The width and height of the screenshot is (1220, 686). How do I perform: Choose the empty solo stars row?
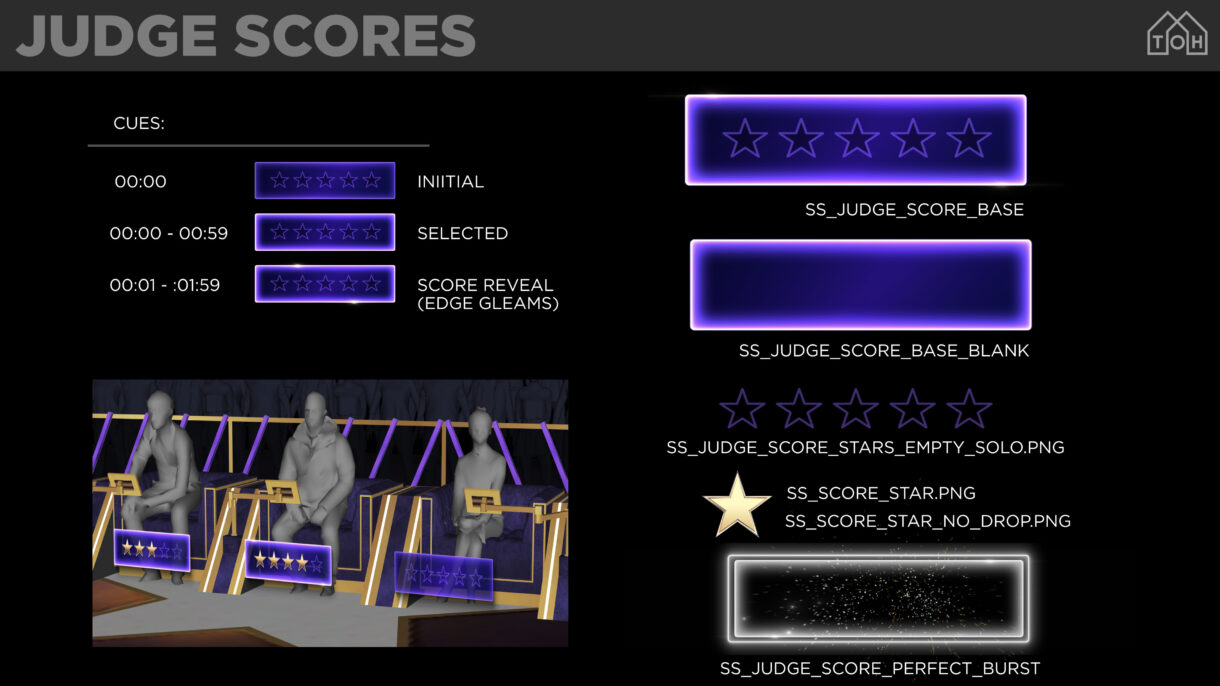tap(855, 409)
